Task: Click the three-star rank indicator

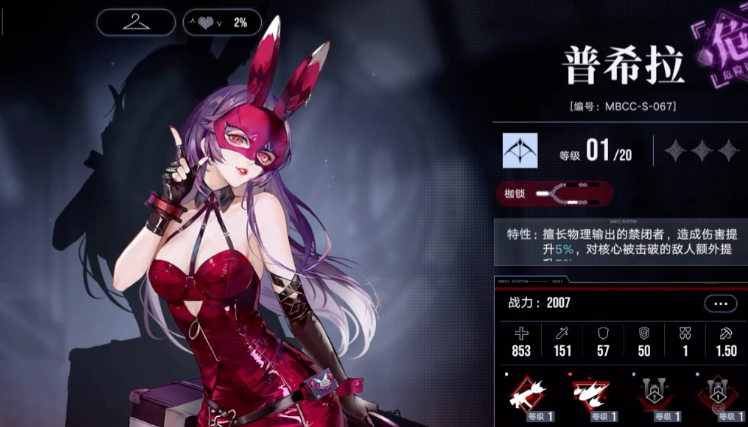Action: [x=702, y=151]
